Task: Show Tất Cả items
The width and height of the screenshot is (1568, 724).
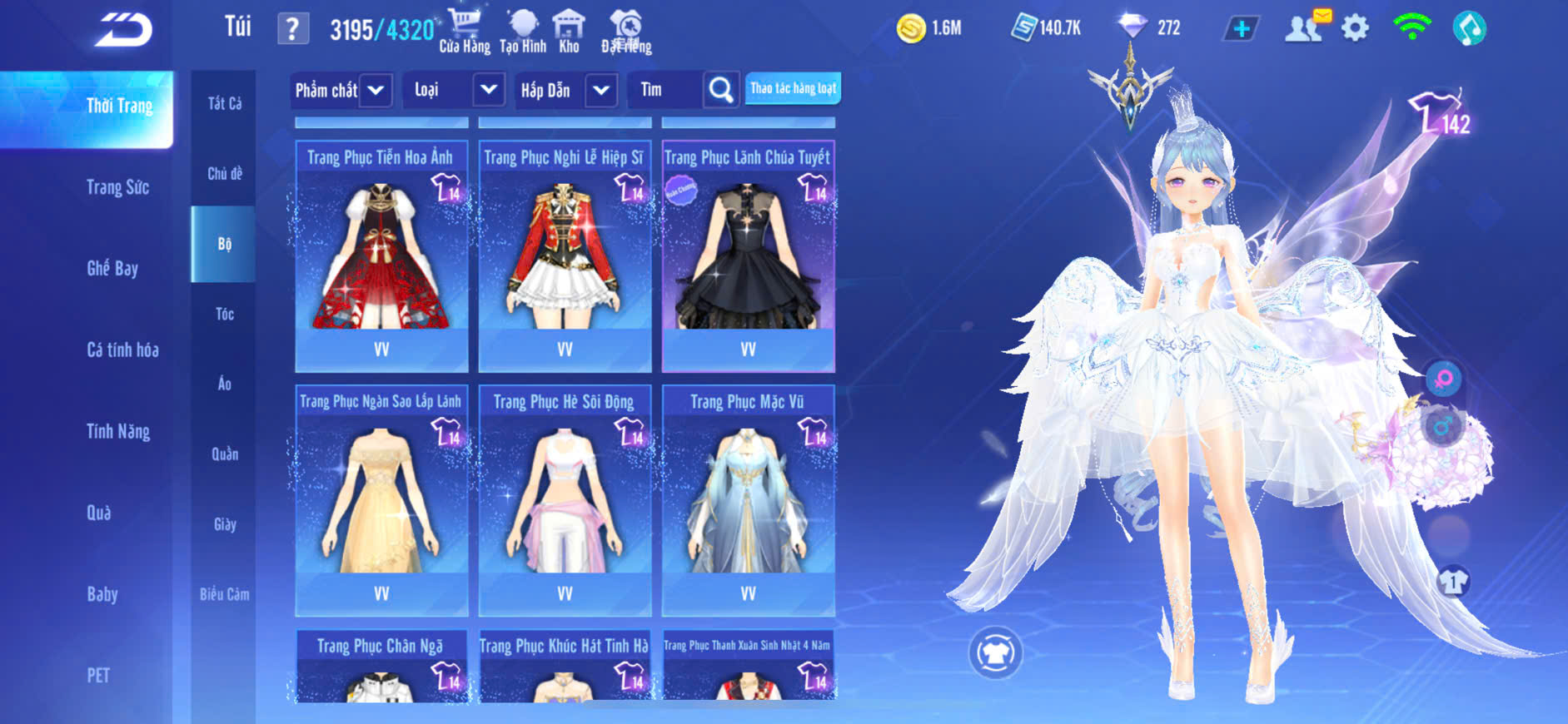Action: tap(224, 103)
